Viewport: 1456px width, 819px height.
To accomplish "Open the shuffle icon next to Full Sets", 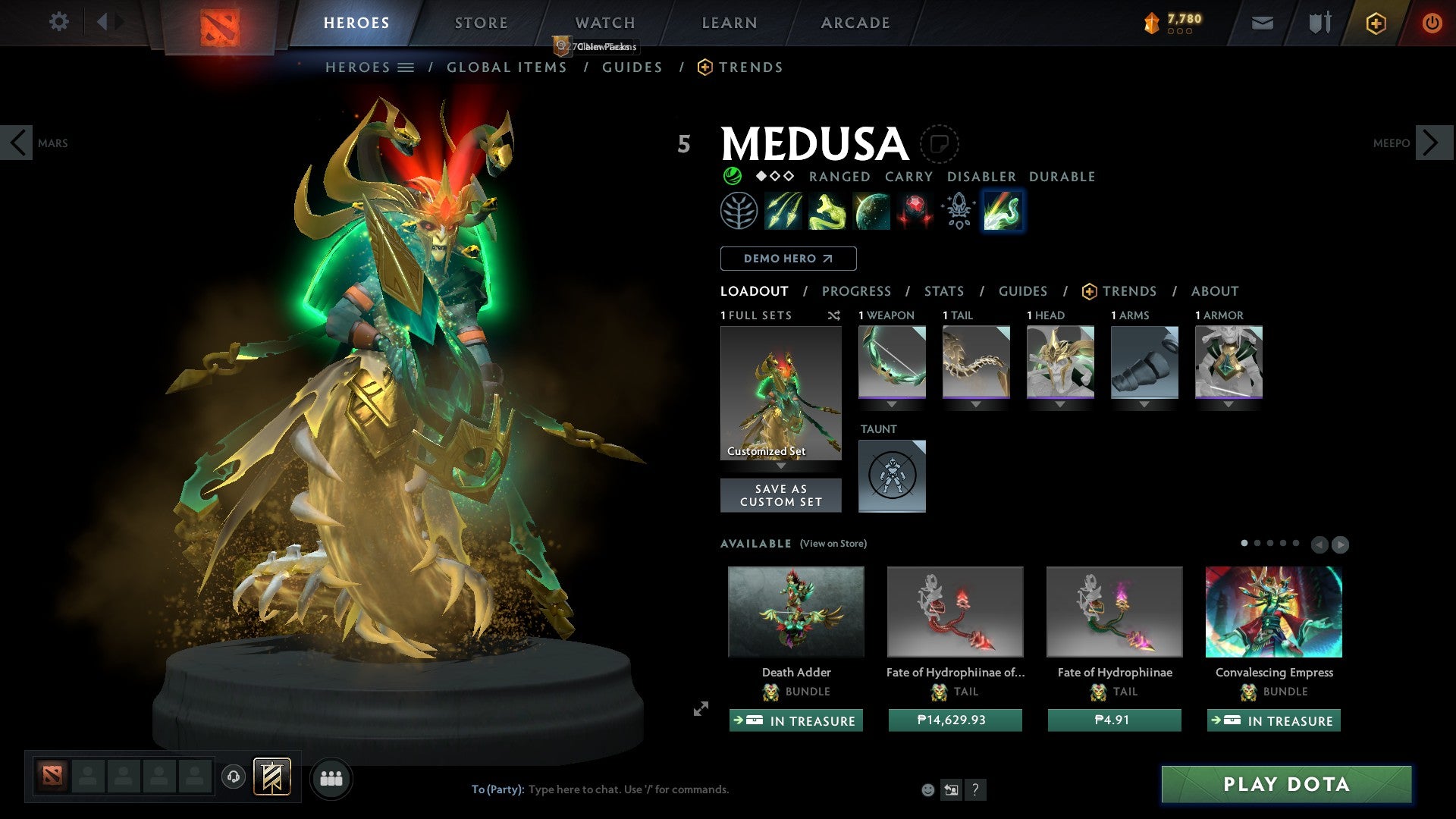I will coord(834,315).
